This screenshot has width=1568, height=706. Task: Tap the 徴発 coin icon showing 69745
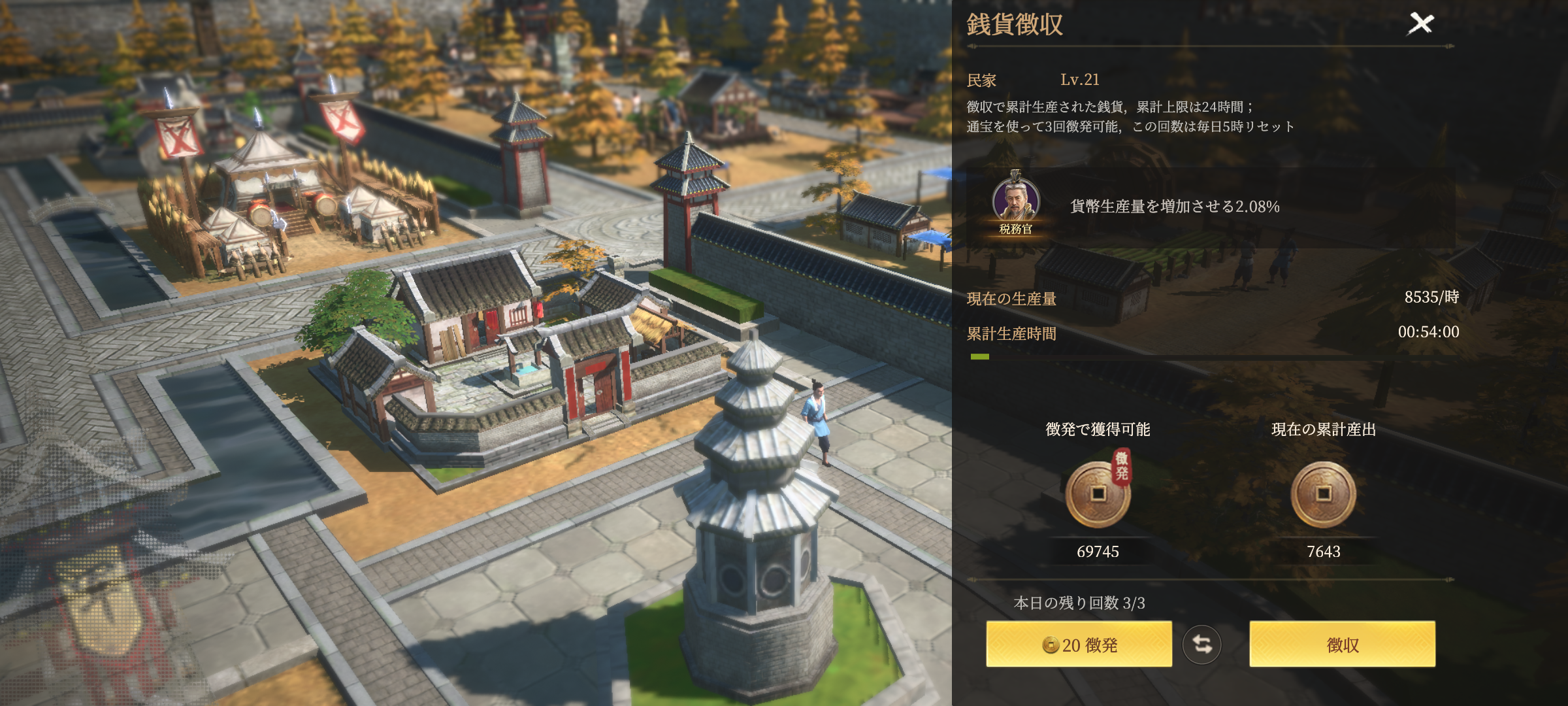1098,495
